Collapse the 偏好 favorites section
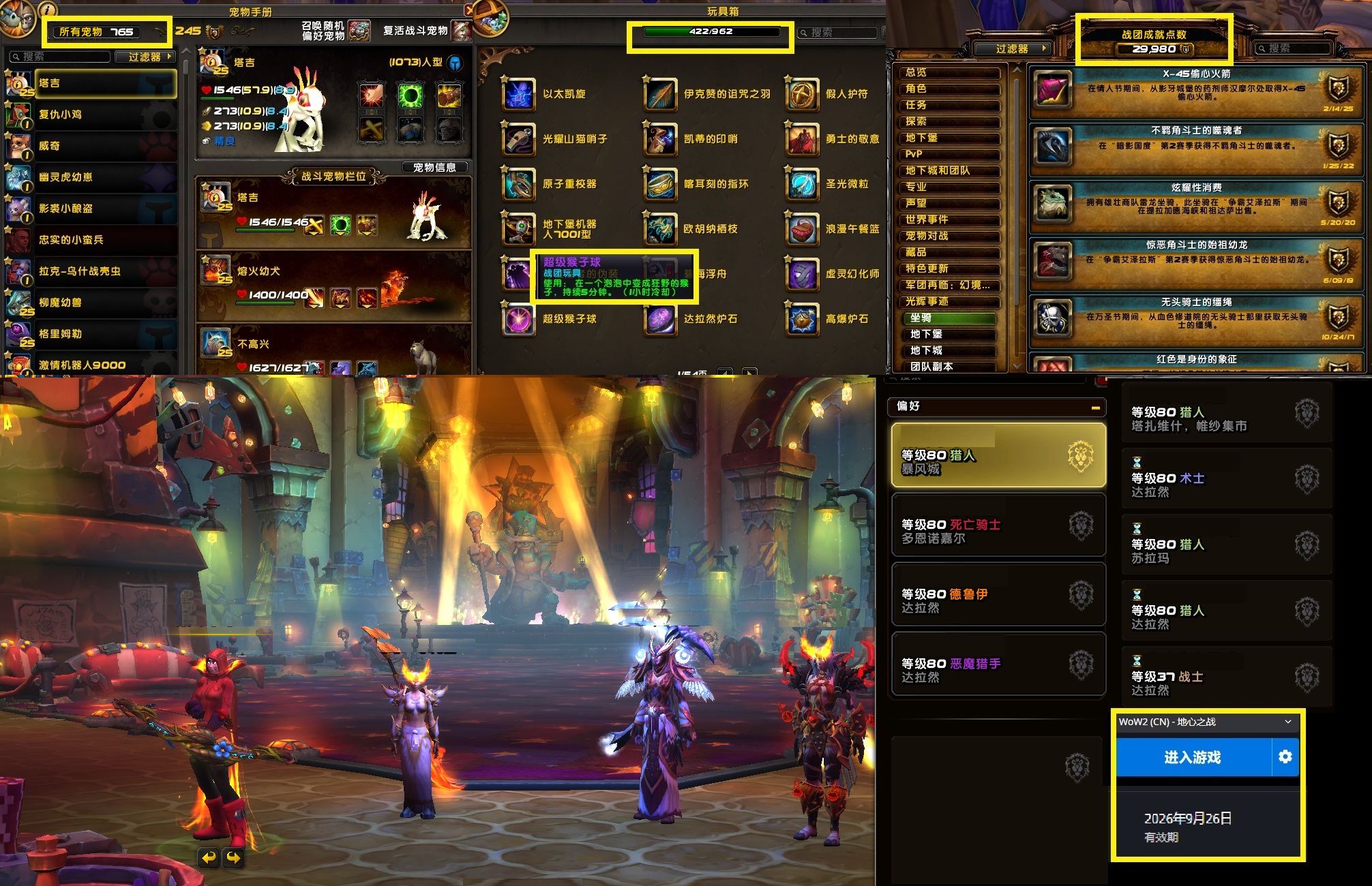 [x=1095, y=408]
